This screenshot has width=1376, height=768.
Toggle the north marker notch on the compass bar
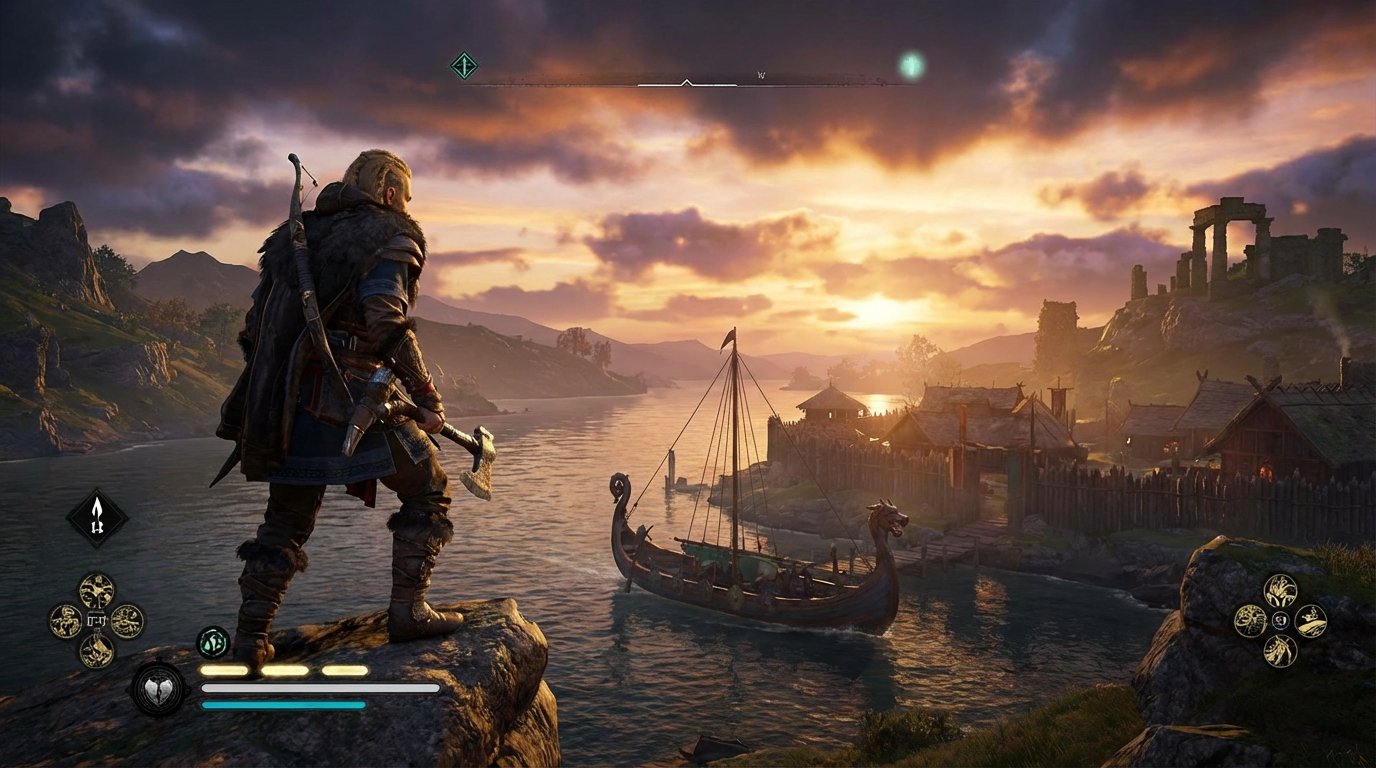pyautogui.click(x=687, y=83)
